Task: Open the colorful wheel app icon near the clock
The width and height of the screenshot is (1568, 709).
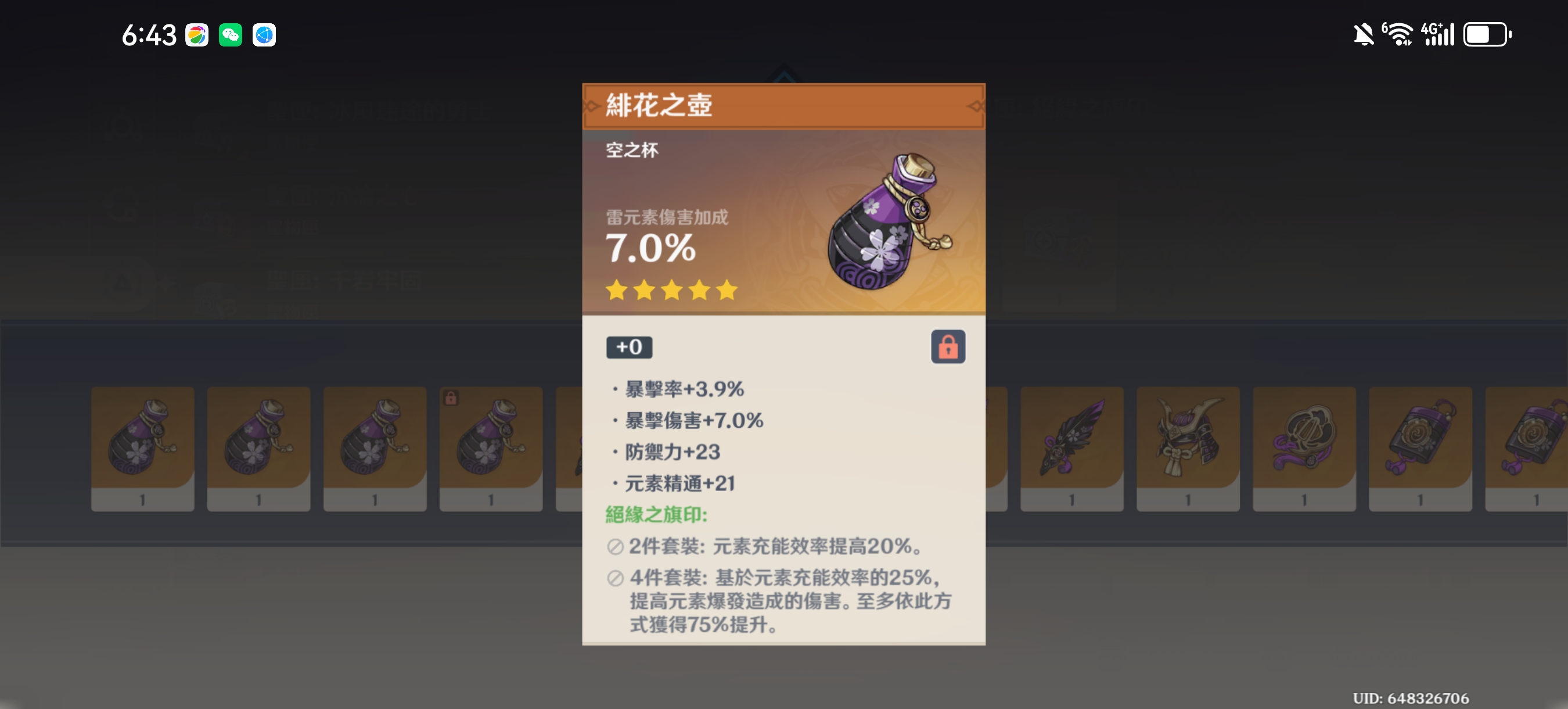Action: click(x=197, y=35)
